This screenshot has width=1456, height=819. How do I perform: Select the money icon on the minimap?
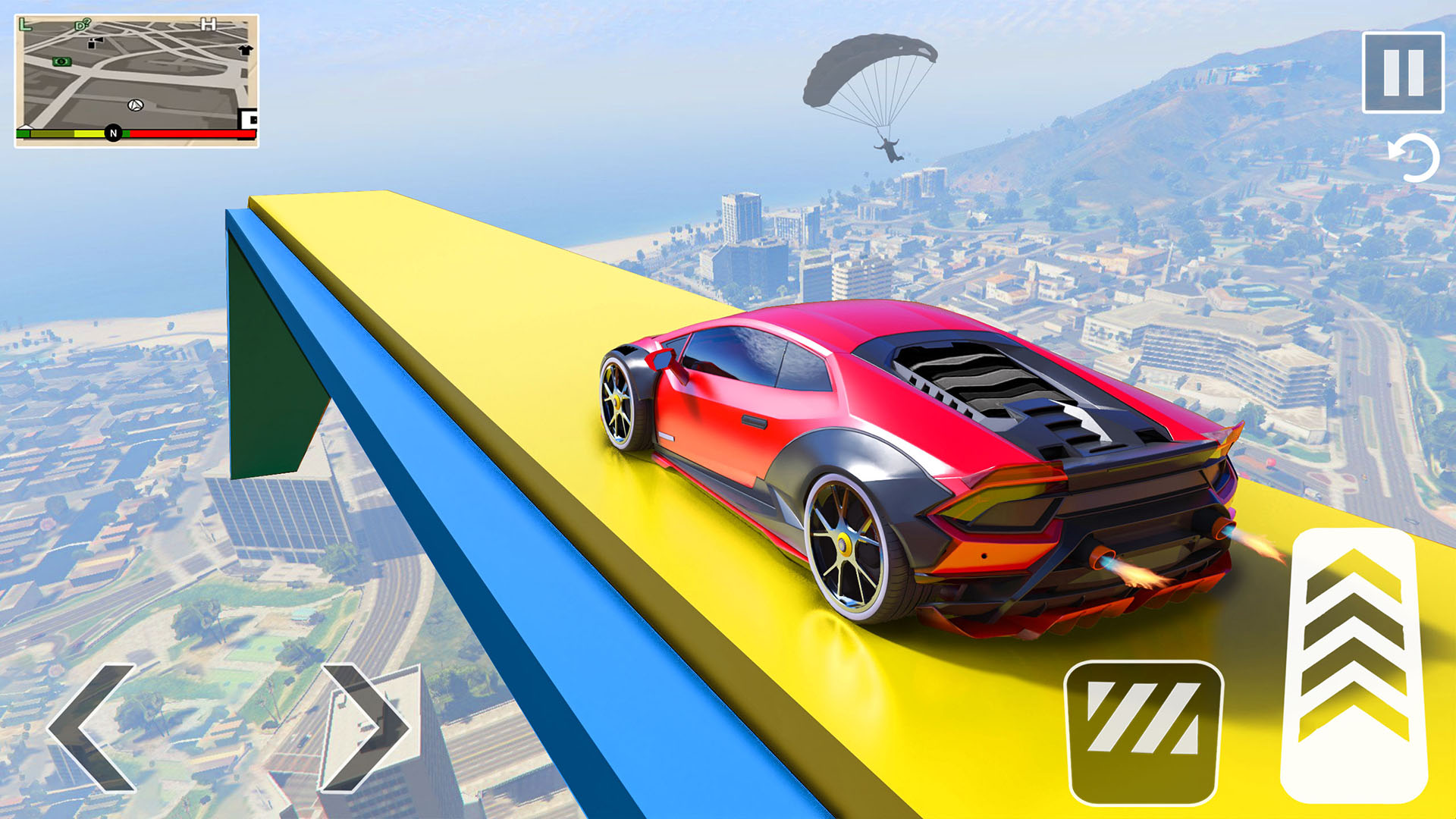tap(61, 63)
